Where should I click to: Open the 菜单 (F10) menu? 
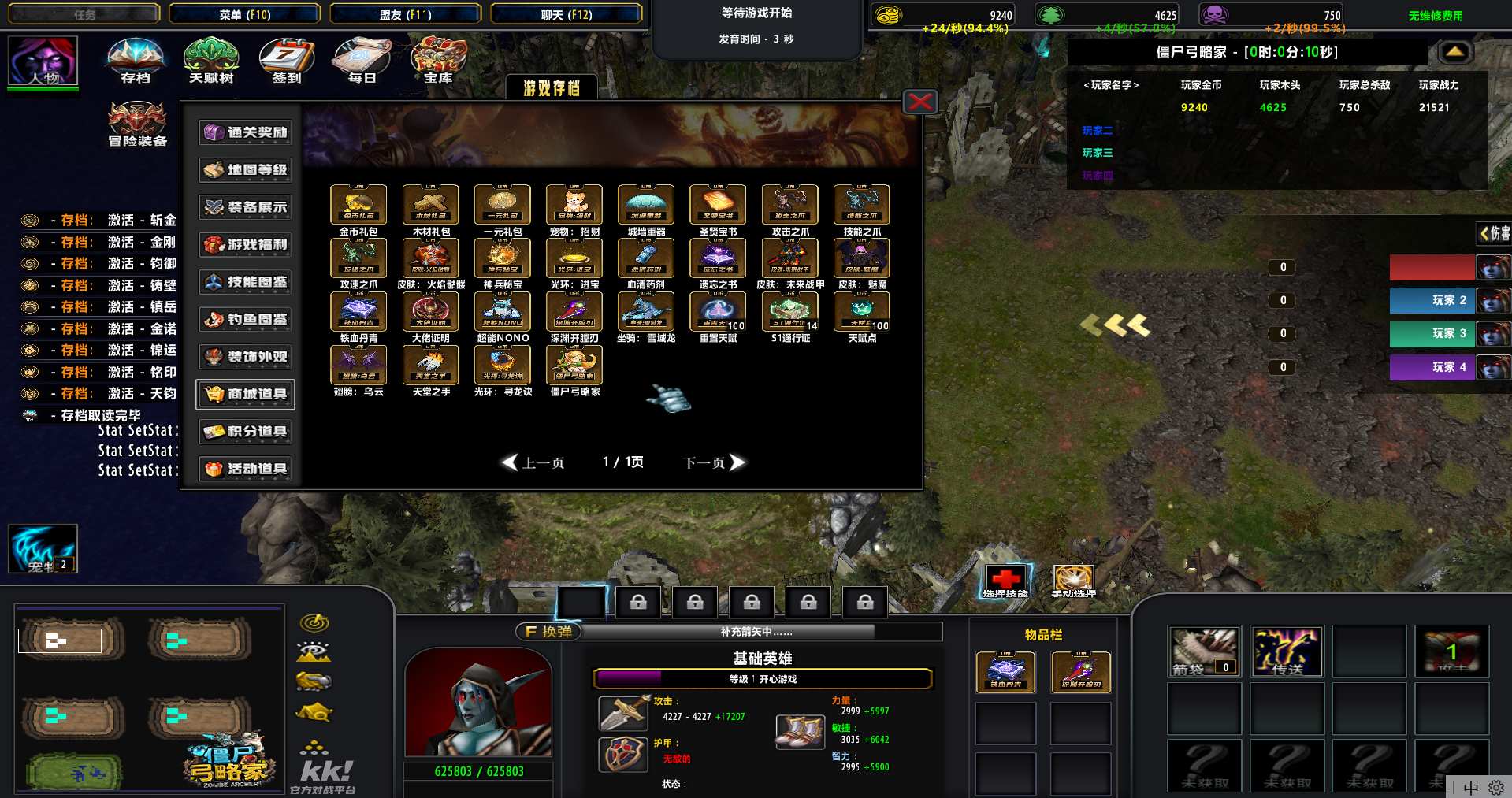tap(245, 14)
